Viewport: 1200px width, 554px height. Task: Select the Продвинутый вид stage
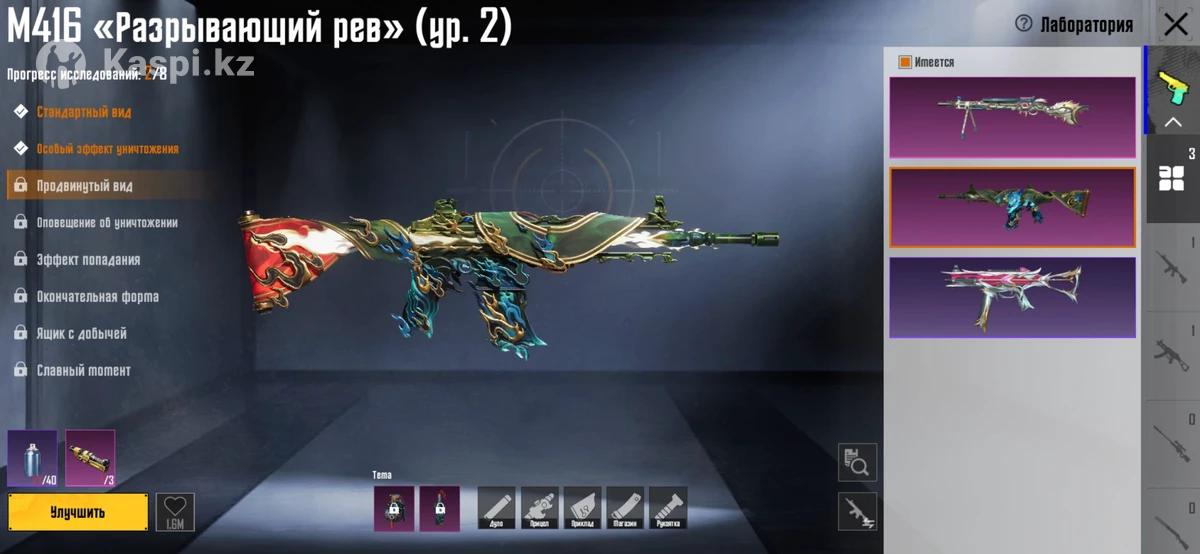85,186
